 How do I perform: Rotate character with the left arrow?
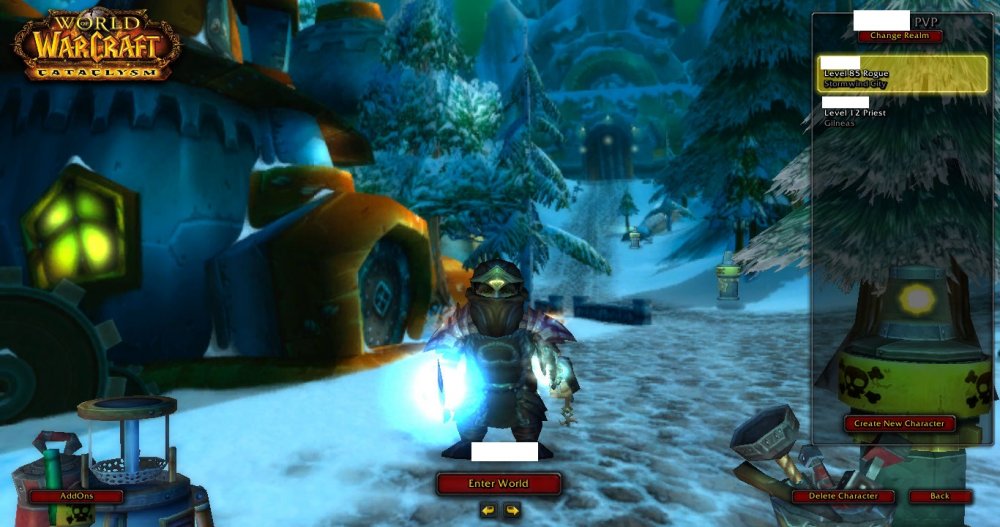488,510
